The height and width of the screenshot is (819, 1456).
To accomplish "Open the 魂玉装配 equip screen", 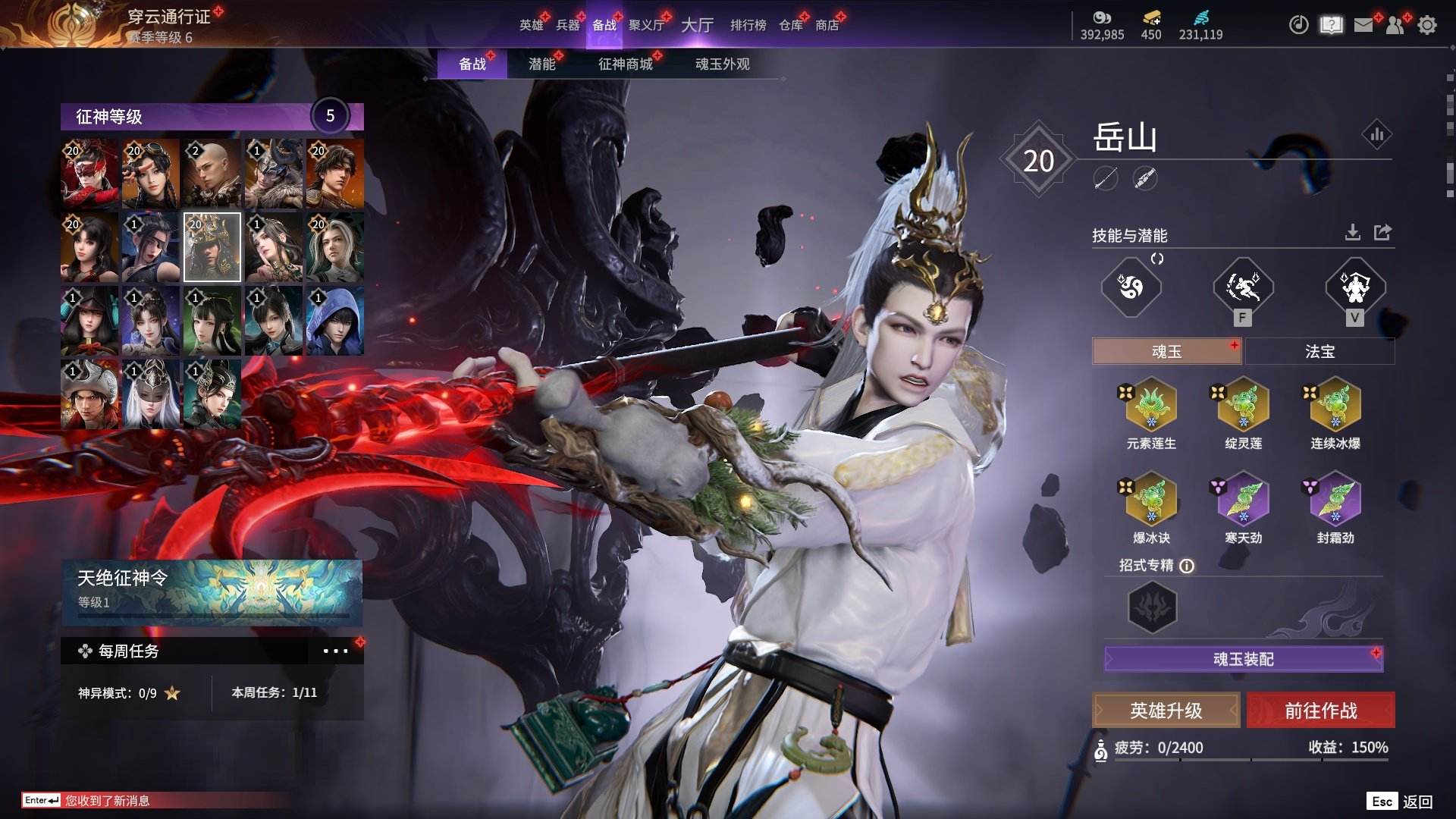I will (1243, 659).
